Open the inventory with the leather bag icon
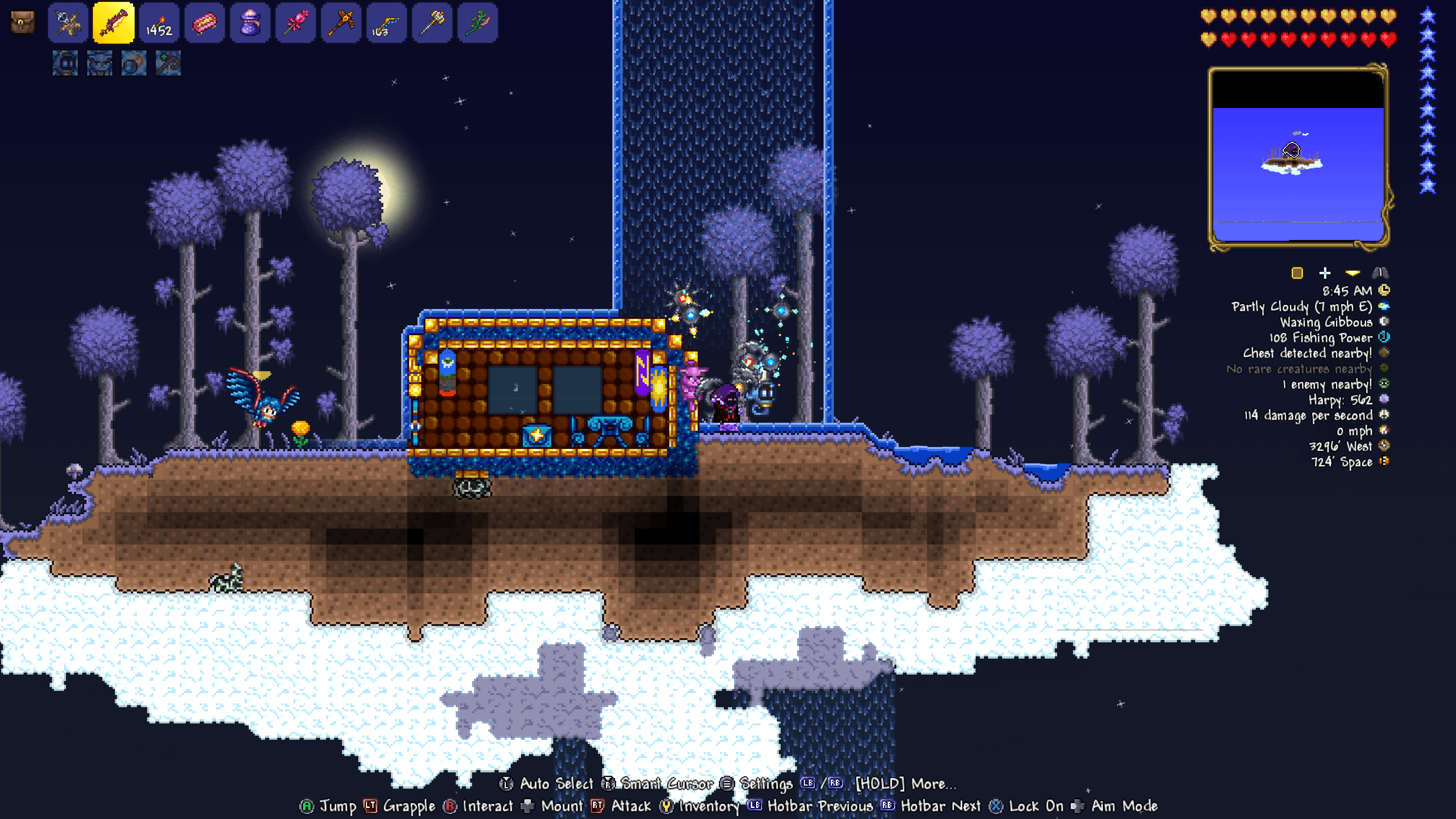The image size is (1456, 819). coord(23,23)
